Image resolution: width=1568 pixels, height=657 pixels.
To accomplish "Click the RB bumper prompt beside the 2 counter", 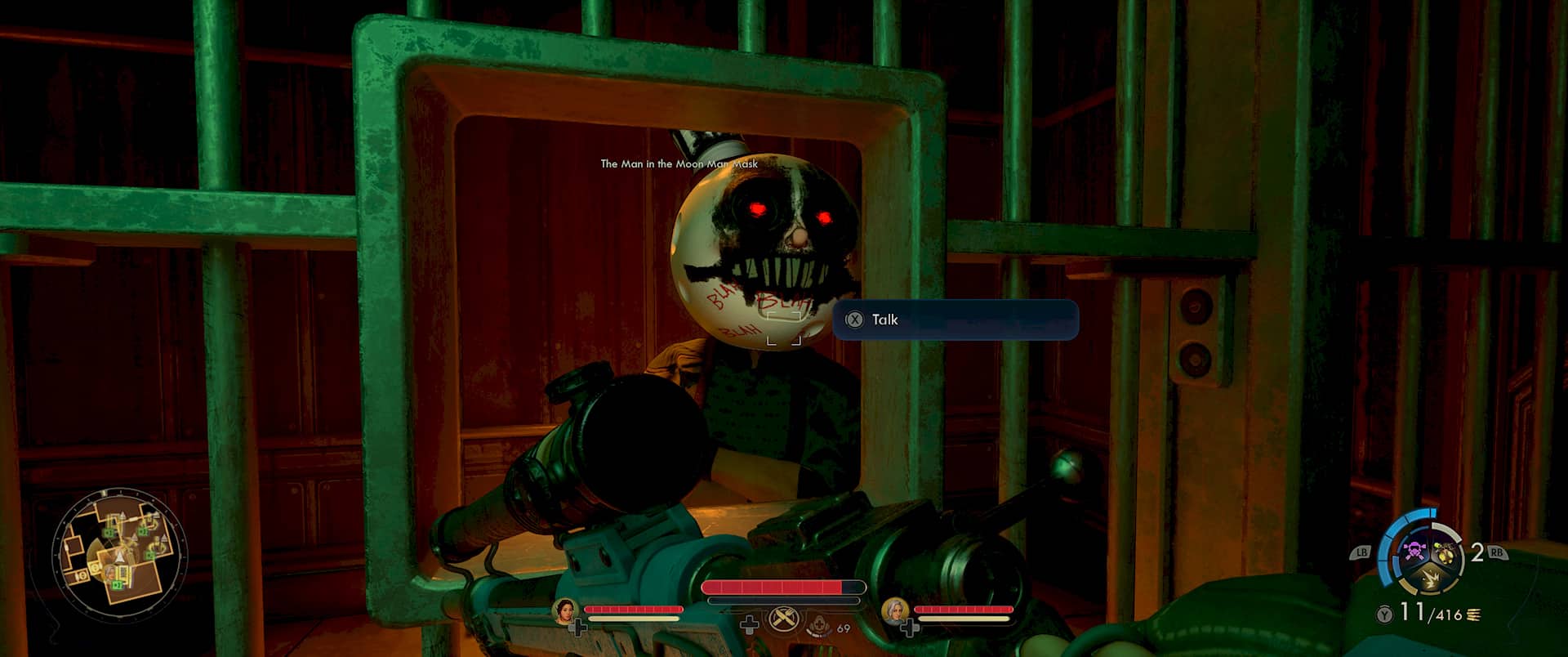I will click(1497, 553).
